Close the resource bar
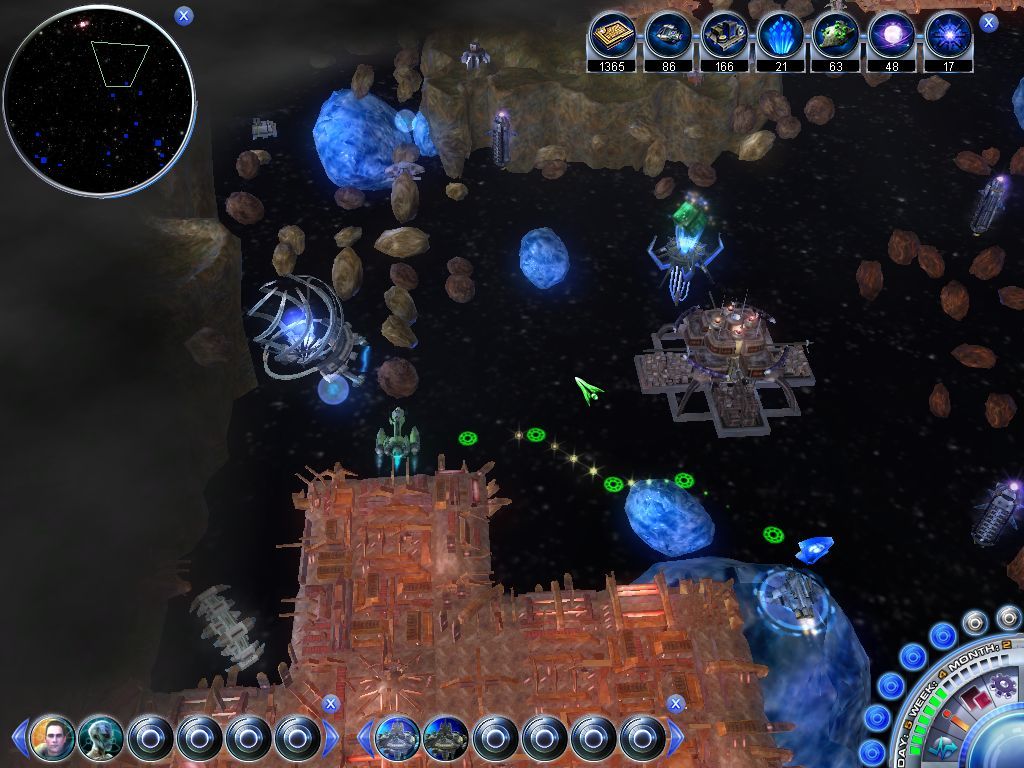The image size is (1024, 768). tap(988, 22)
